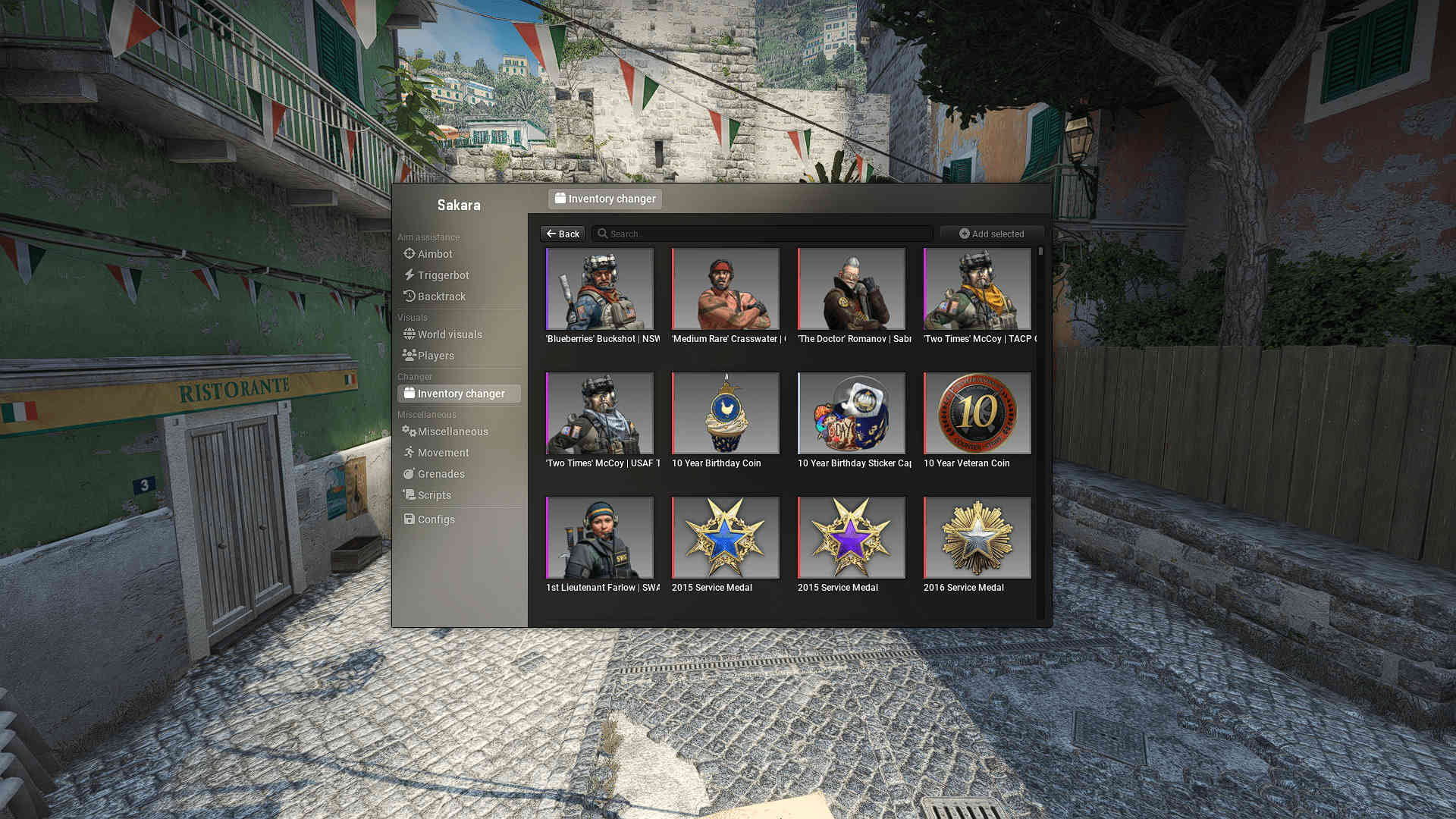This screenshot has height=819, width=1456.
Task: Switch to the Inventory changer tab
Action: pyautogui.click(x=604, y=199)
